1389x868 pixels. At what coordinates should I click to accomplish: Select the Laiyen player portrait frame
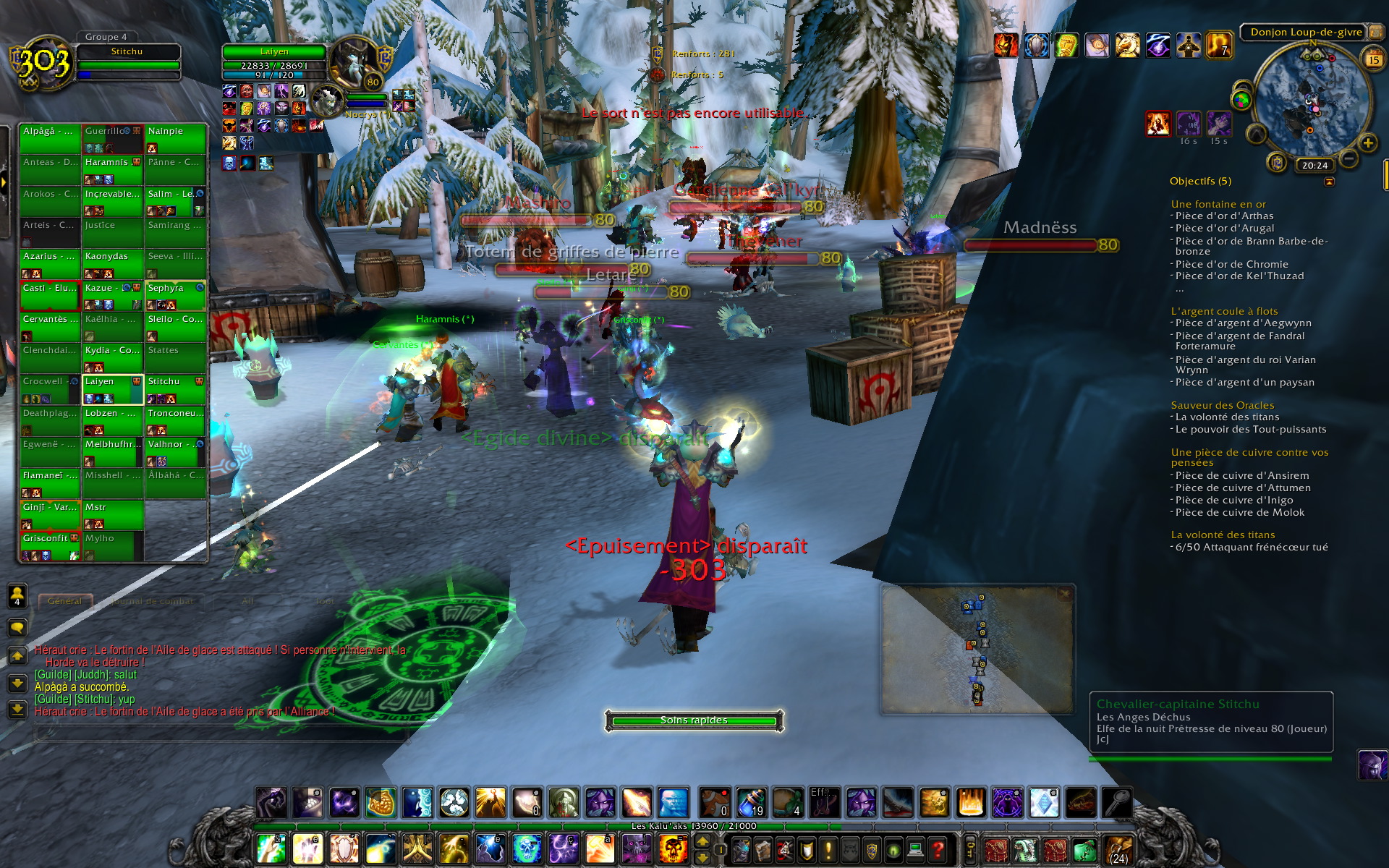tap(354, 63)
